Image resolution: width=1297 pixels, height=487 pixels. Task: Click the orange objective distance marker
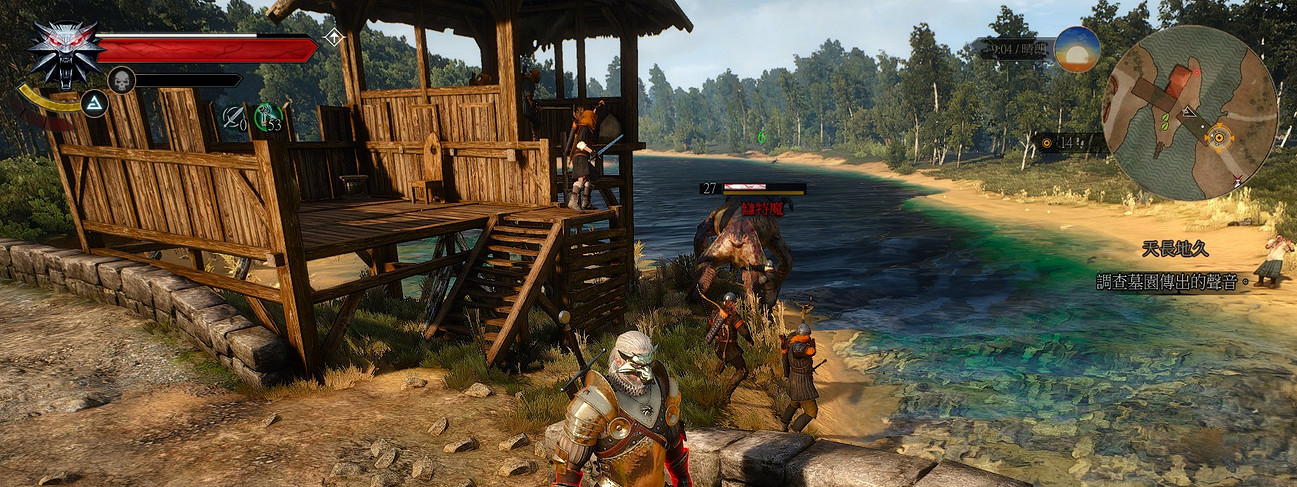click(1047, 143)
